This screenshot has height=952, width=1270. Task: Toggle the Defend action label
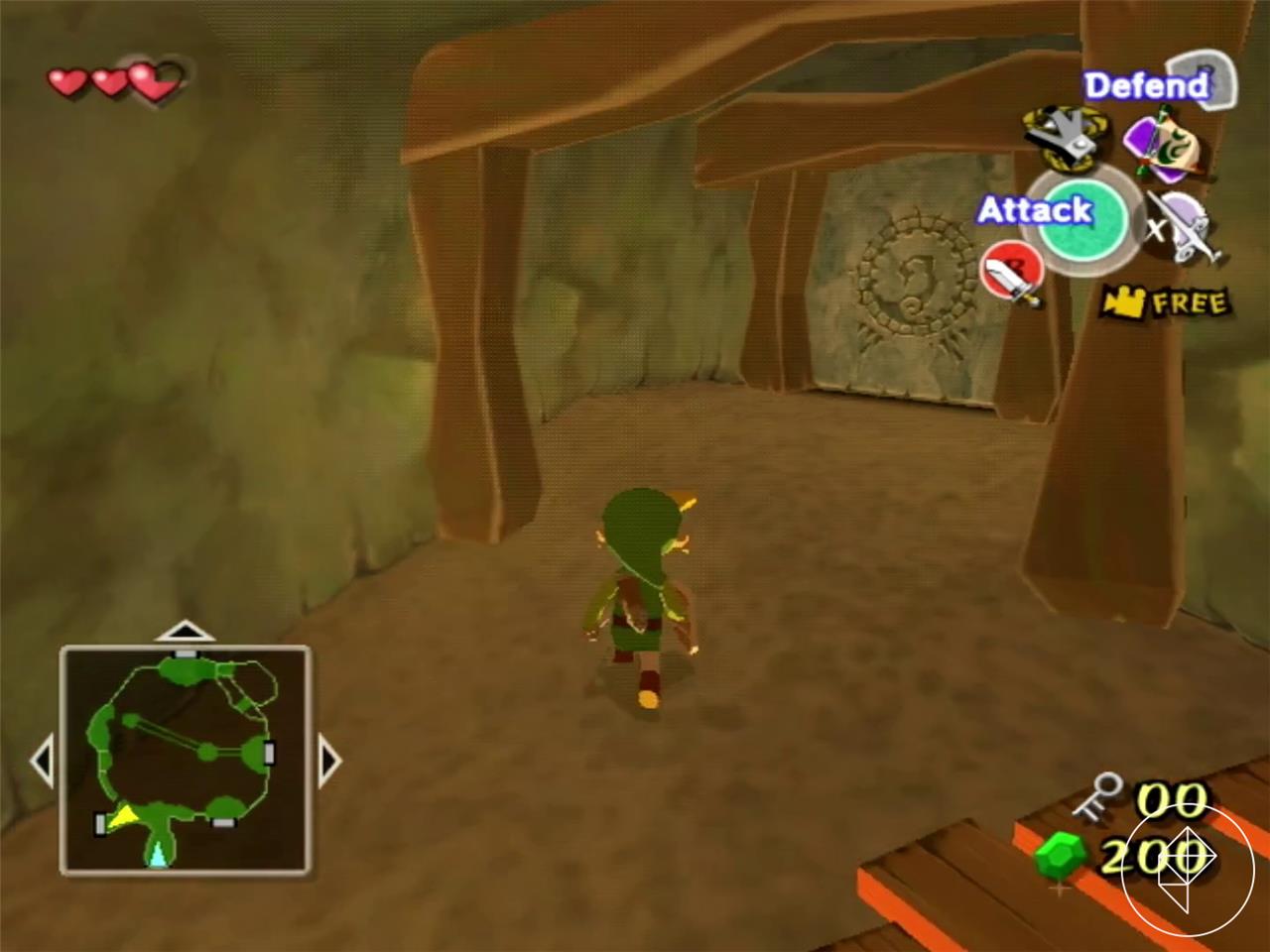pyautogui.click(x=1146, y=86)
